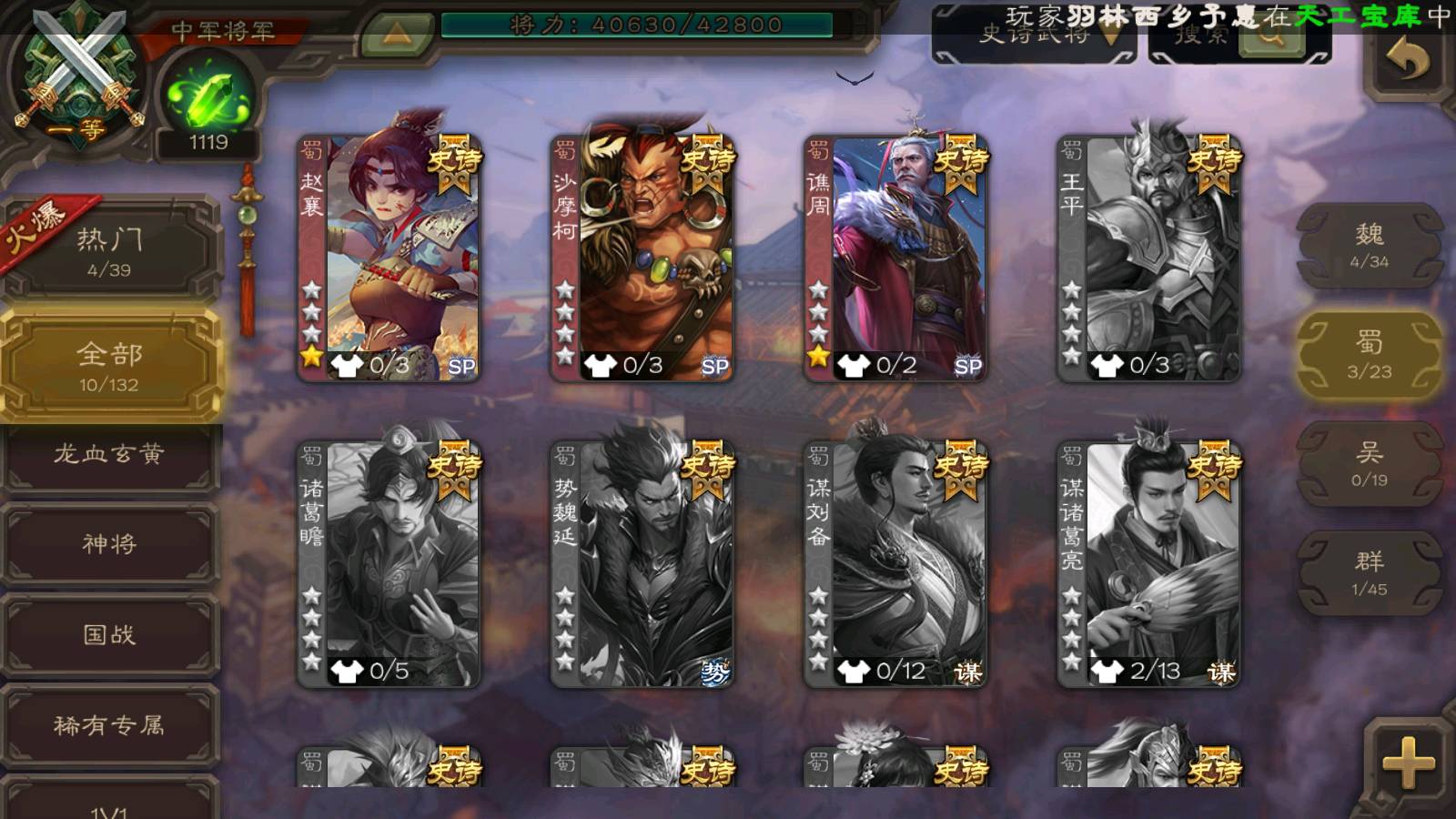This screenshot has height=819, width=1456.
Task: Open the 龙血玄黄 category
Action: coord(109,455)
